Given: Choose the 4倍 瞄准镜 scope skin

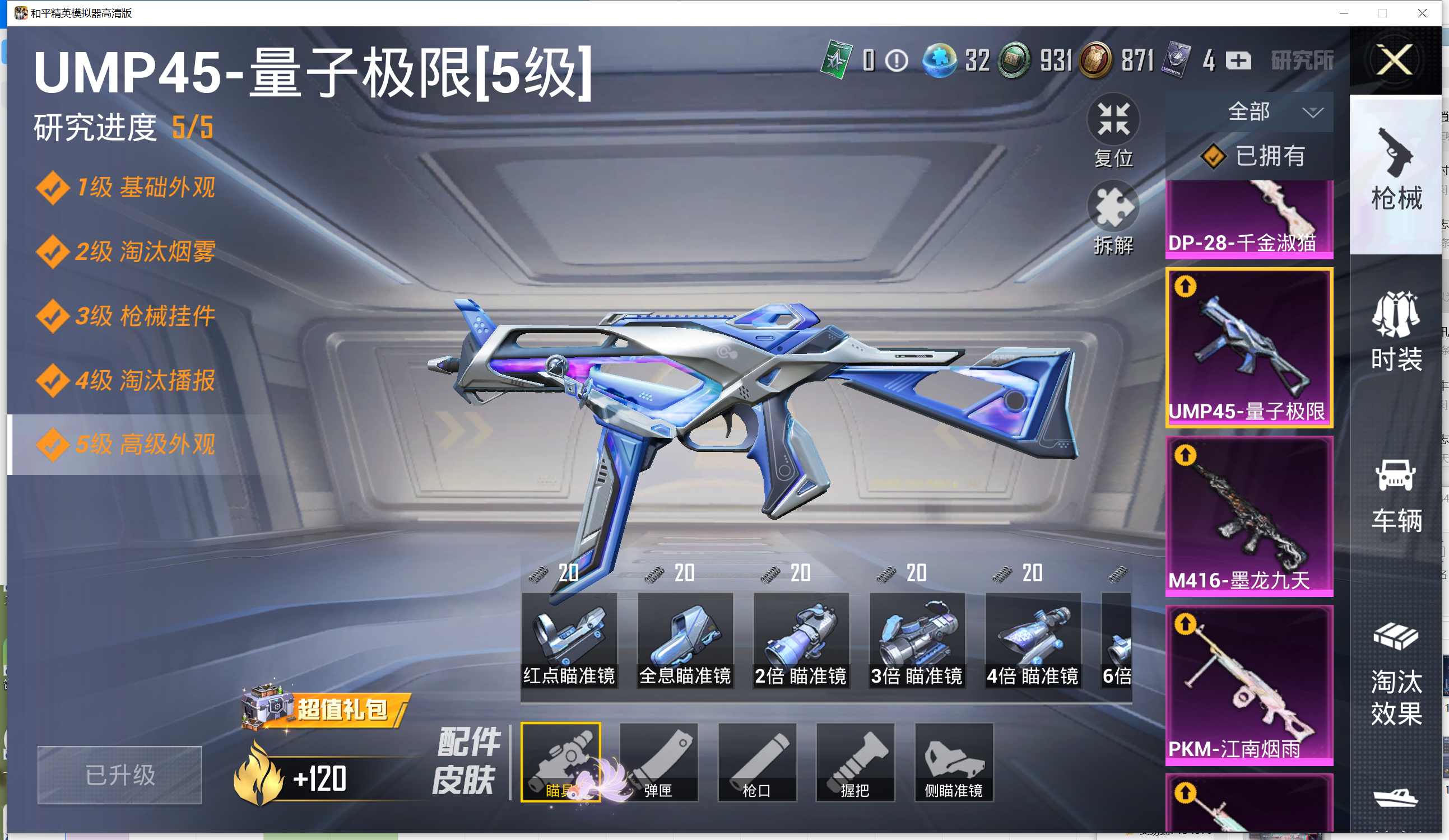Looking at the screenshot, I should (1033, 641).
